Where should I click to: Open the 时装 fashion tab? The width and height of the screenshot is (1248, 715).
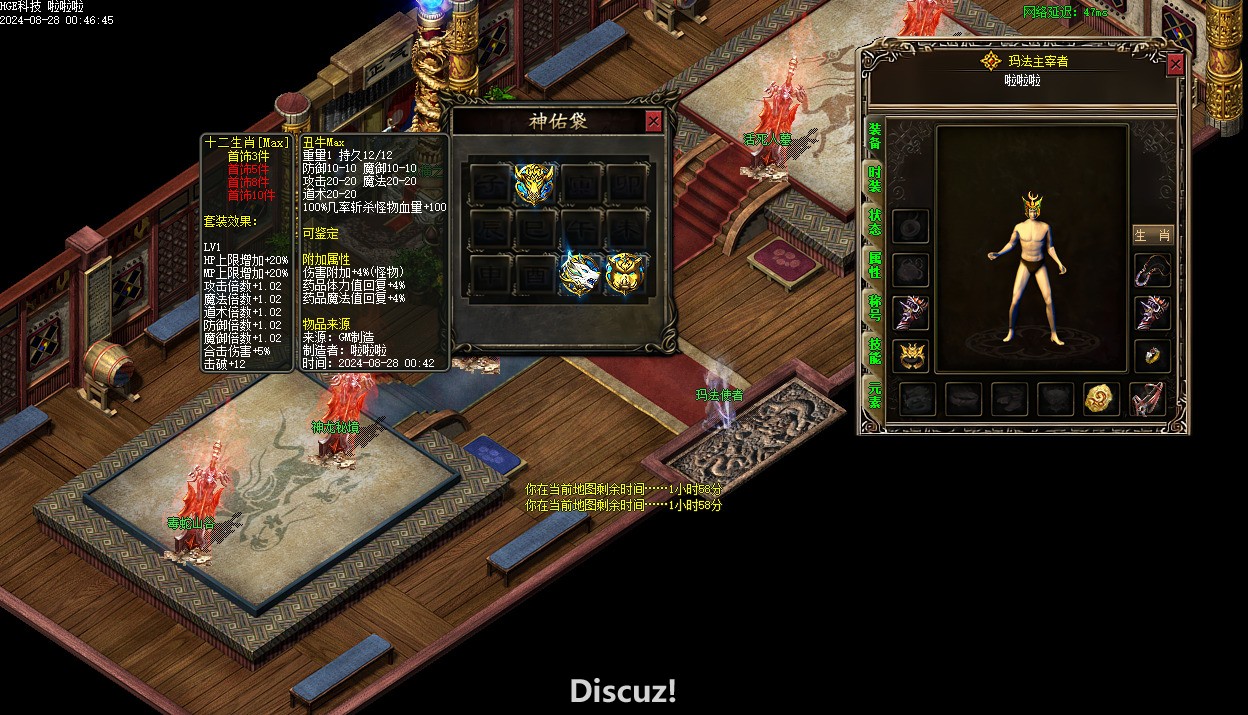point(875,179)
